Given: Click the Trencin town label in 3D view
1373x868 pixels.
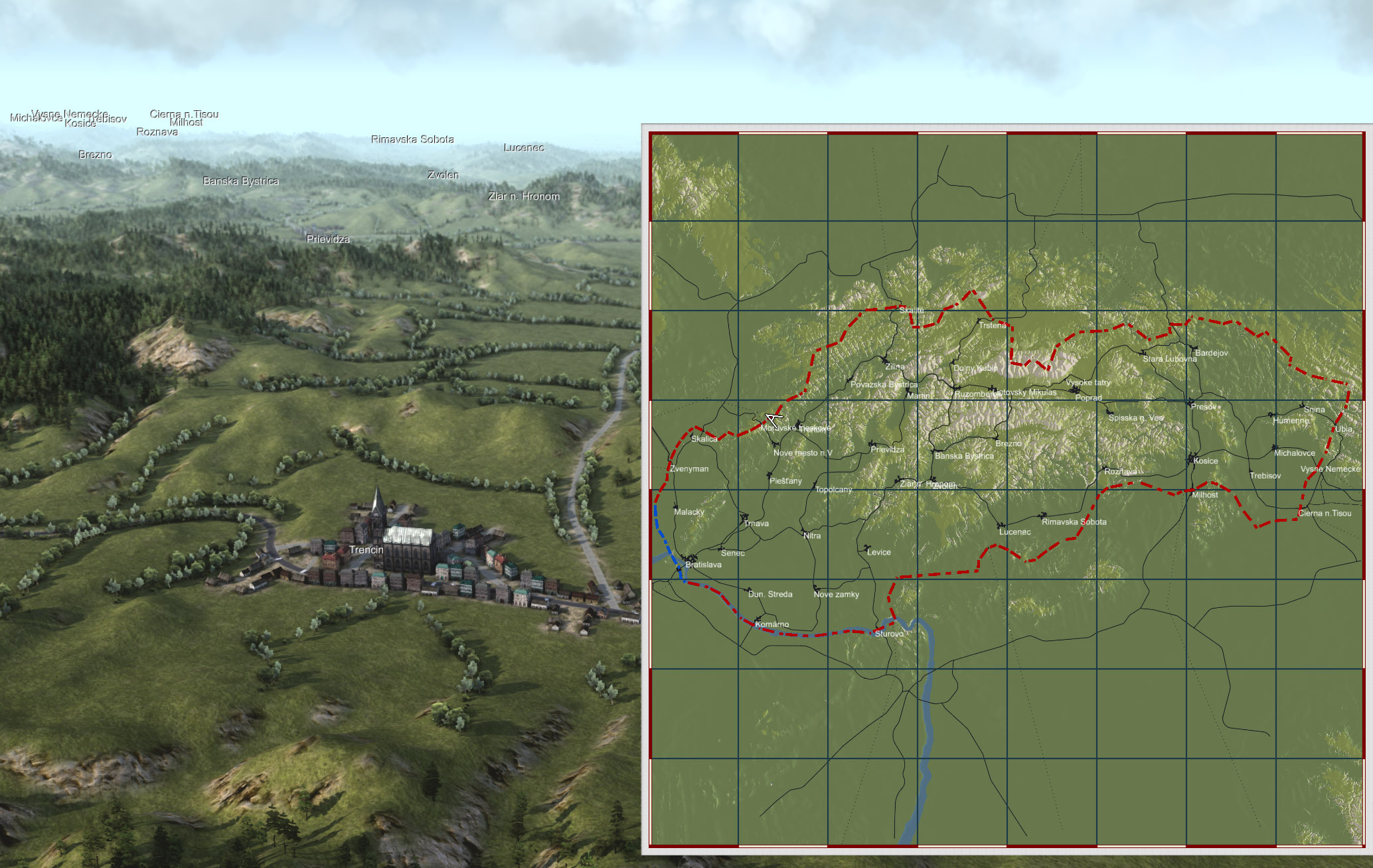Looking at the screenshot, I should [366, 550].
